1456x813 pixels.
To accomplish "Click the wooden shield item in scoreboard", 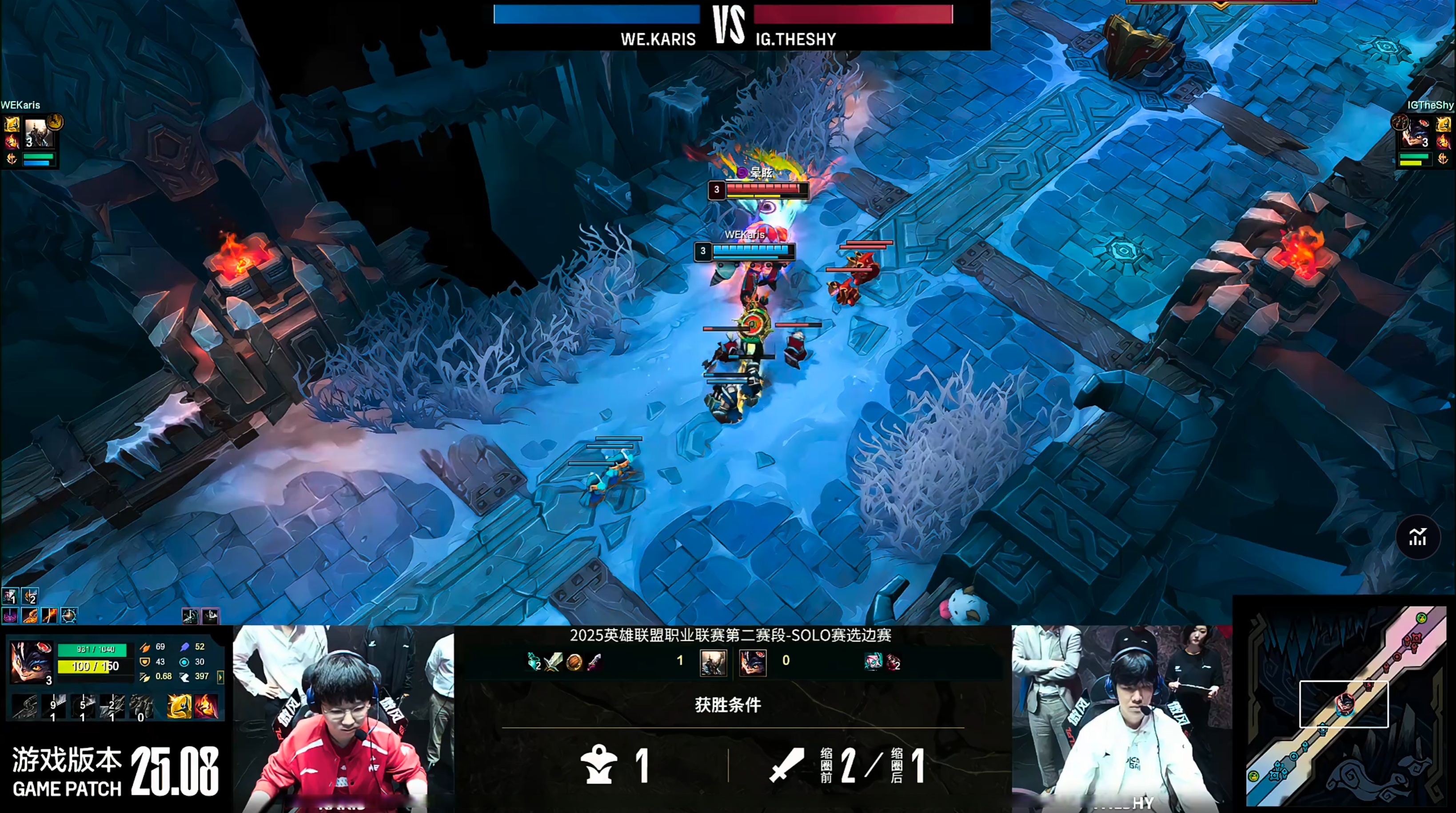I will (574, 662).
